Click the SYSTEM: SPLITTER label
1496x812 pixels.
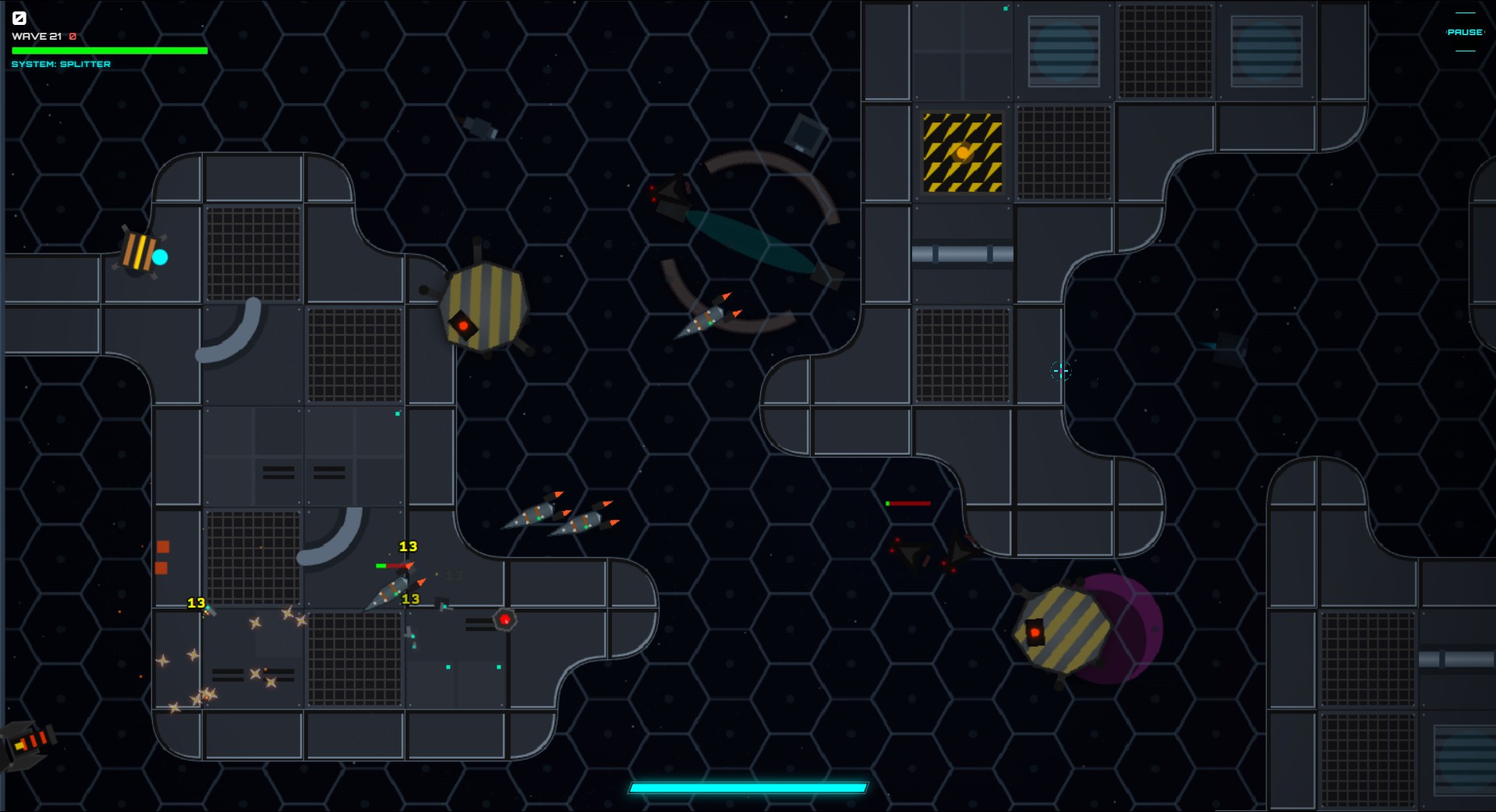tap(61, 64)
